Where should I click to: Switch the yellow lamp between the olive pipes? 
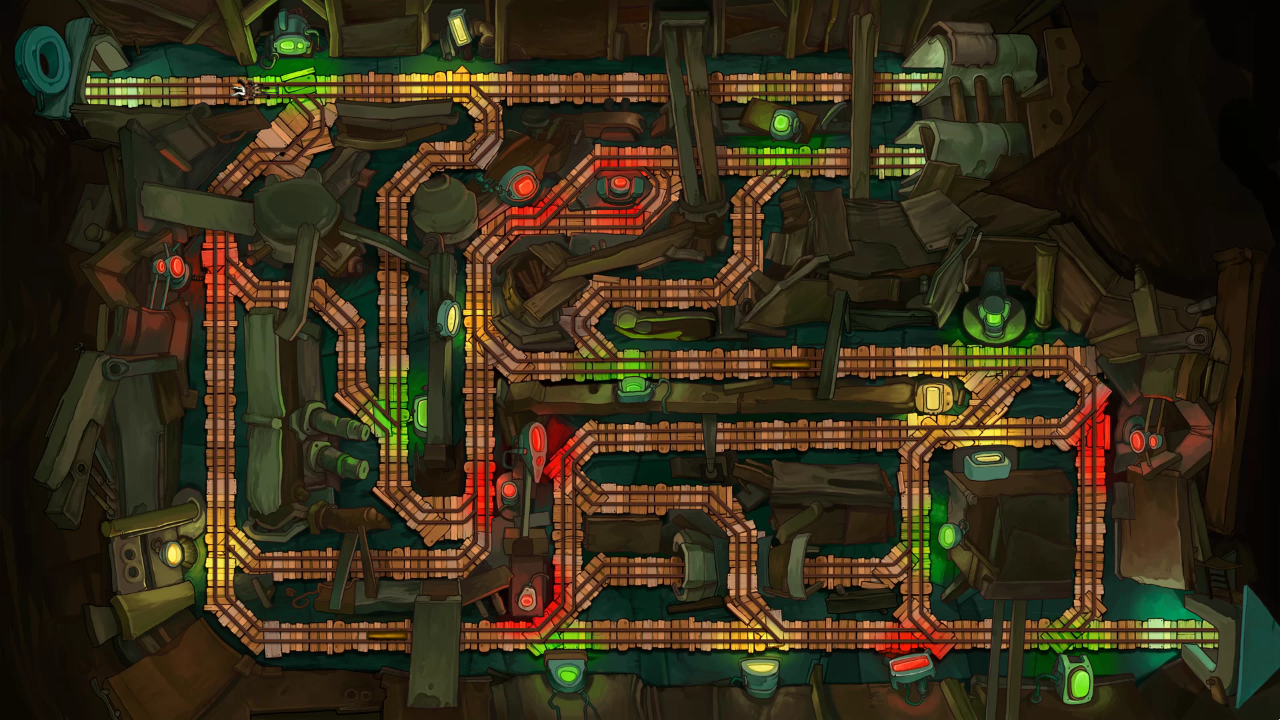tap(174, 553)
